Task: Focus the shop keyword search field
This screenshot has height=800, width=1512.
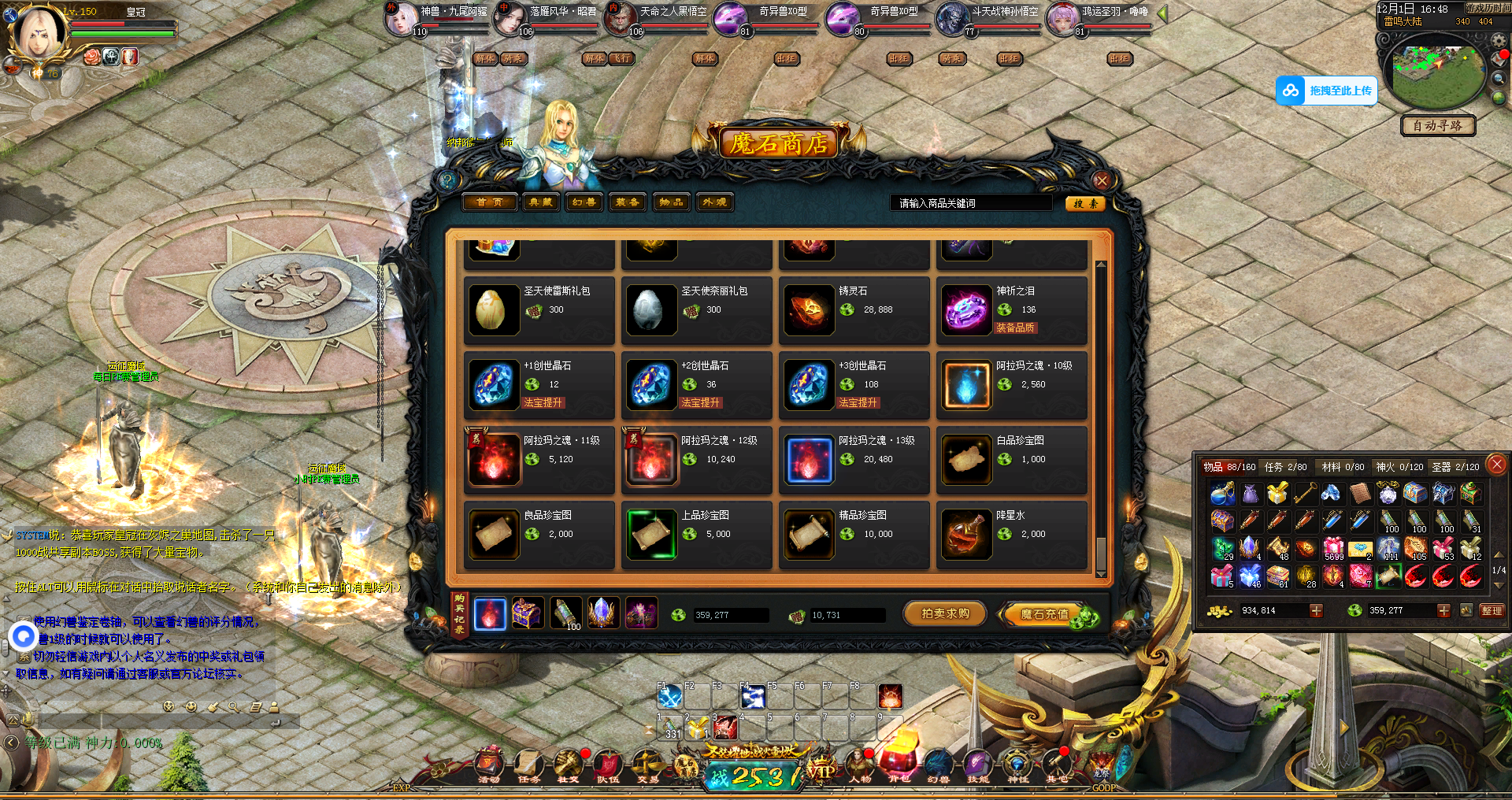Action: [x=971, y=203]
